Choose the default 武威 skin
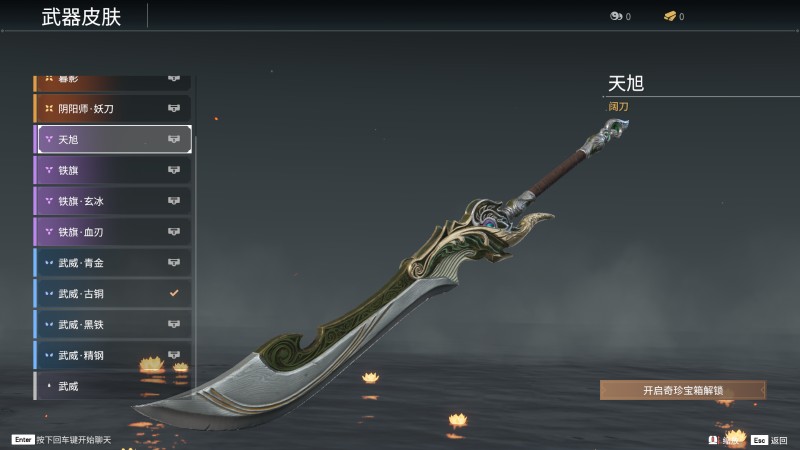The width and height of the screenshot is (800, 450). [112, 385]
